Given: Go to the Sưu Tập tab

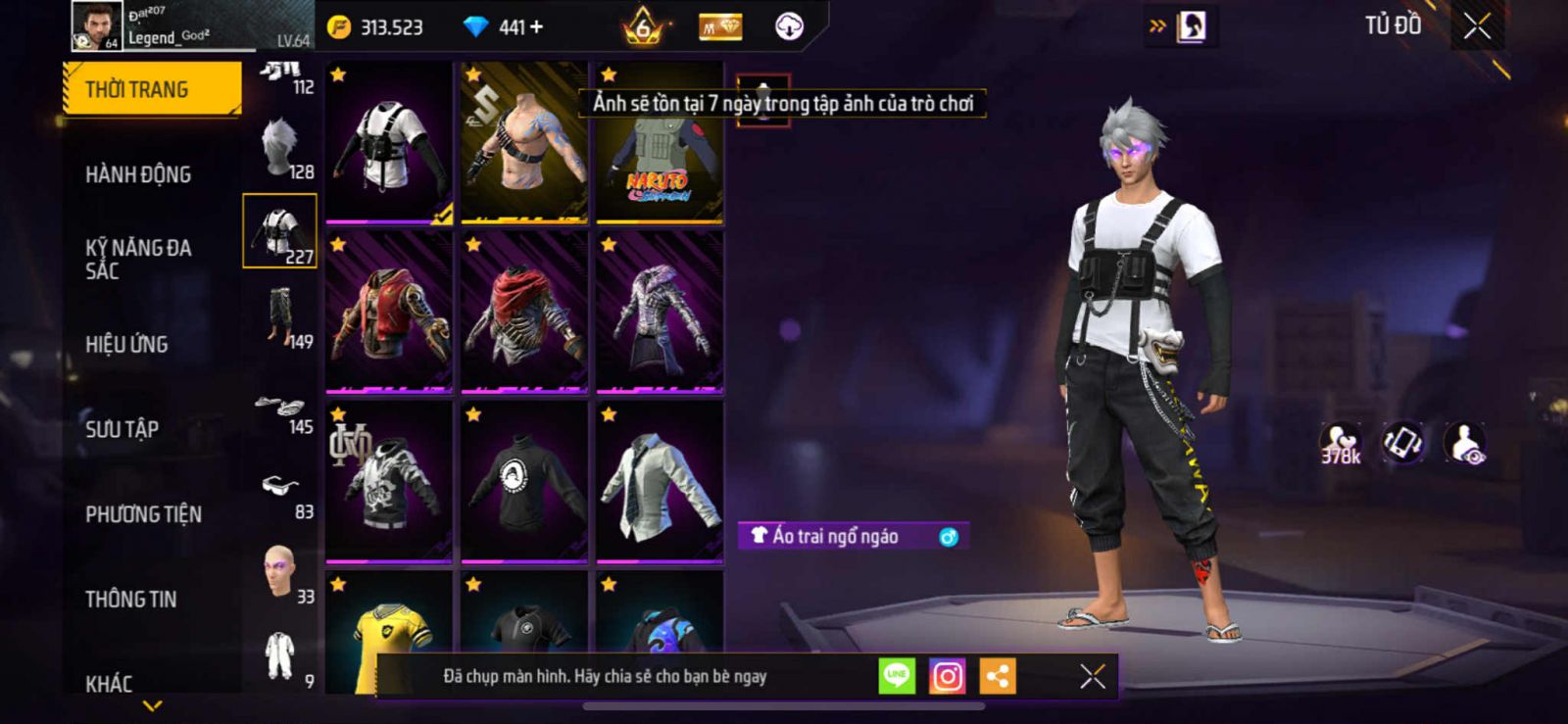Looking at the screenshot, I should (122, 429).
